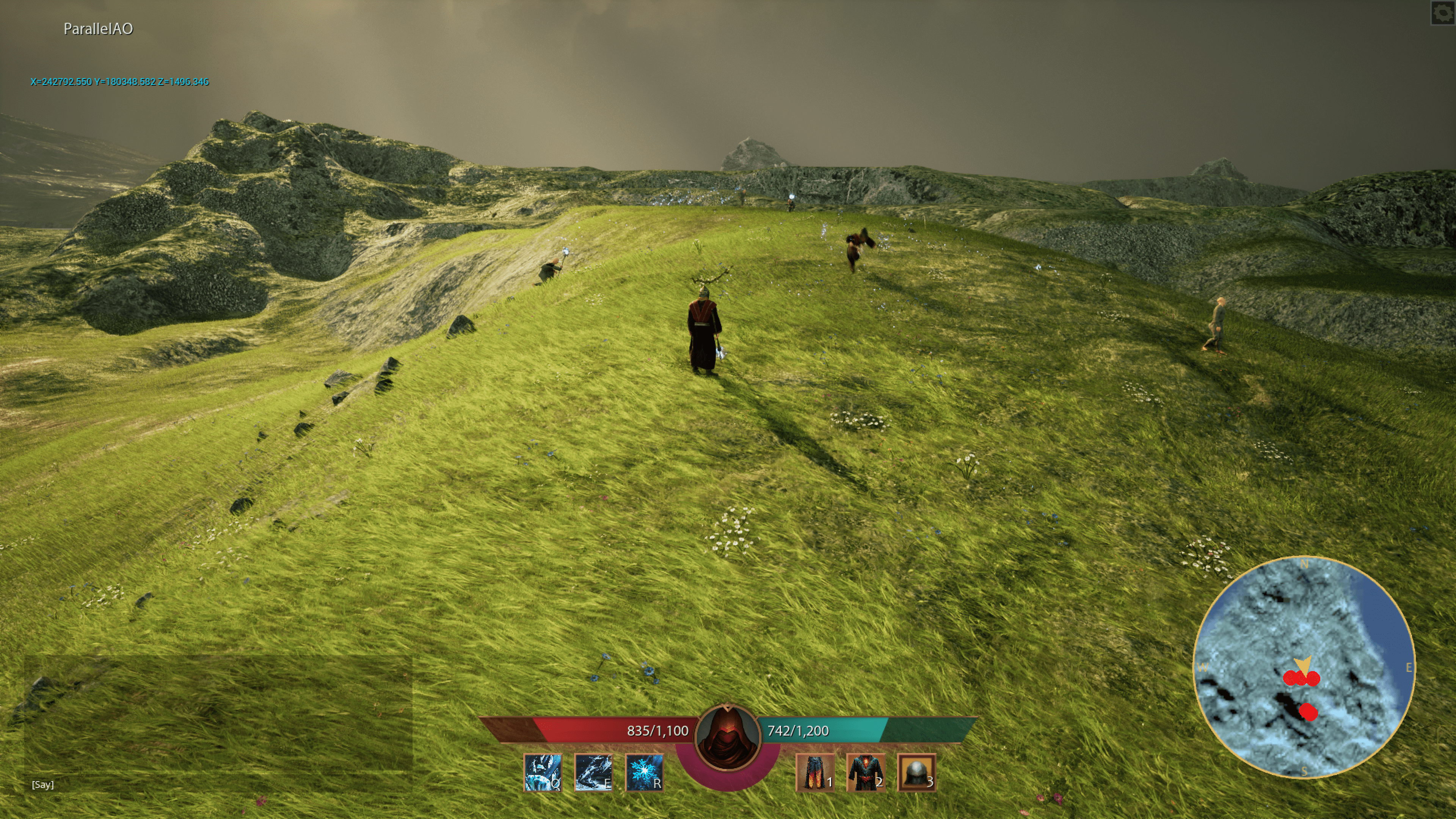Trigger the blue snowflake ability on R
The image size is (1456, 819).
coord(644,772)
